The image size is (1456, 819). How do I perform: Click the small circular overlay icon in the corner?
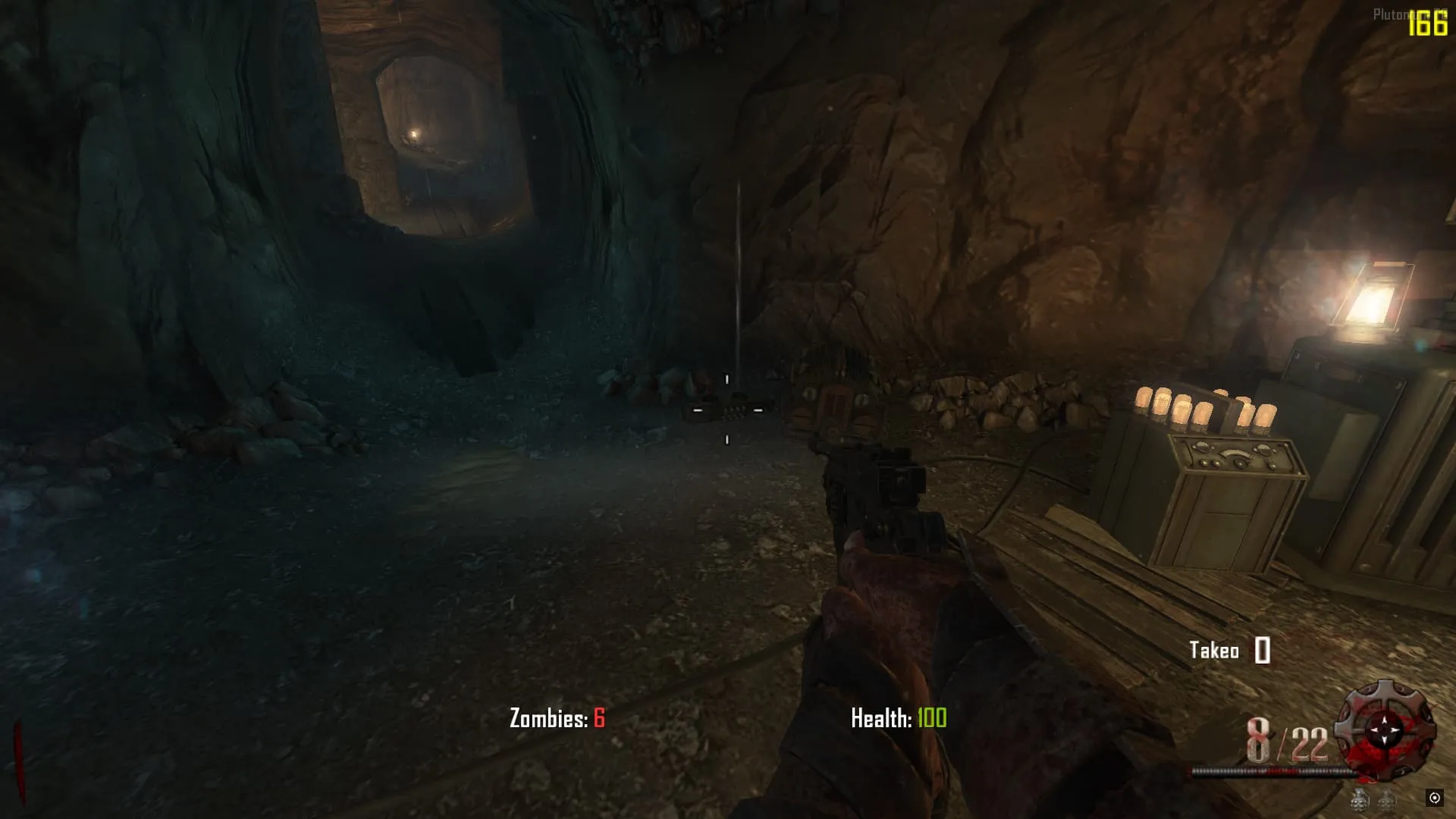(1434, 797)
